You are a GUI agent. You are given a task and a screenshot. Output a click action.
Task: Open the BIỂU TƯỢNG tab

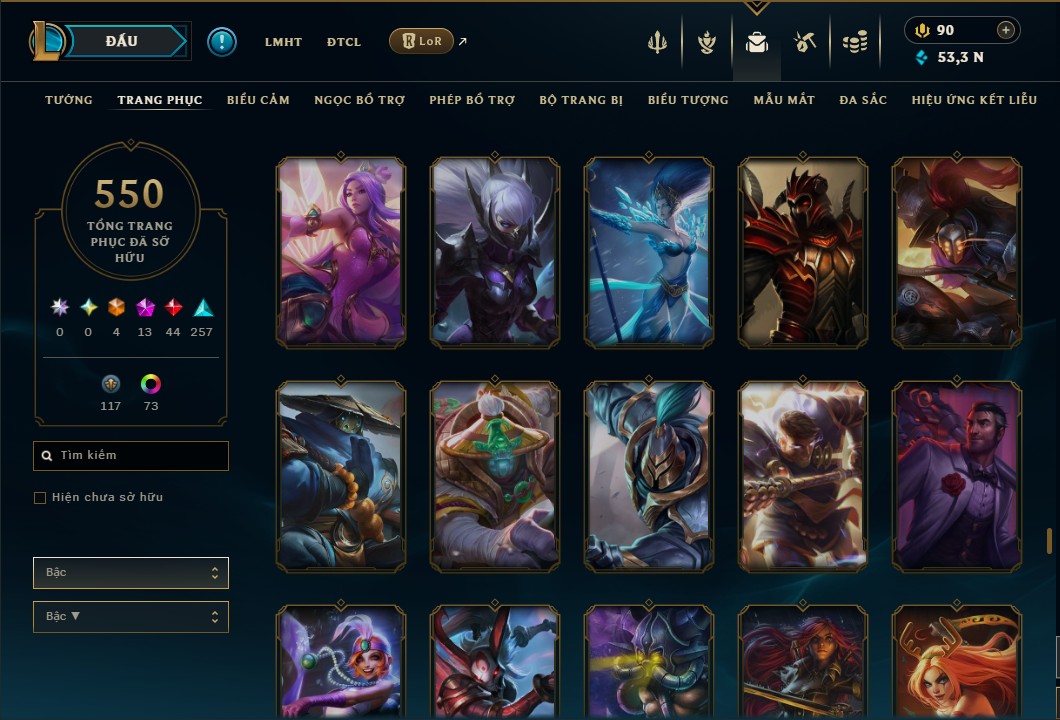pos(688,100)
